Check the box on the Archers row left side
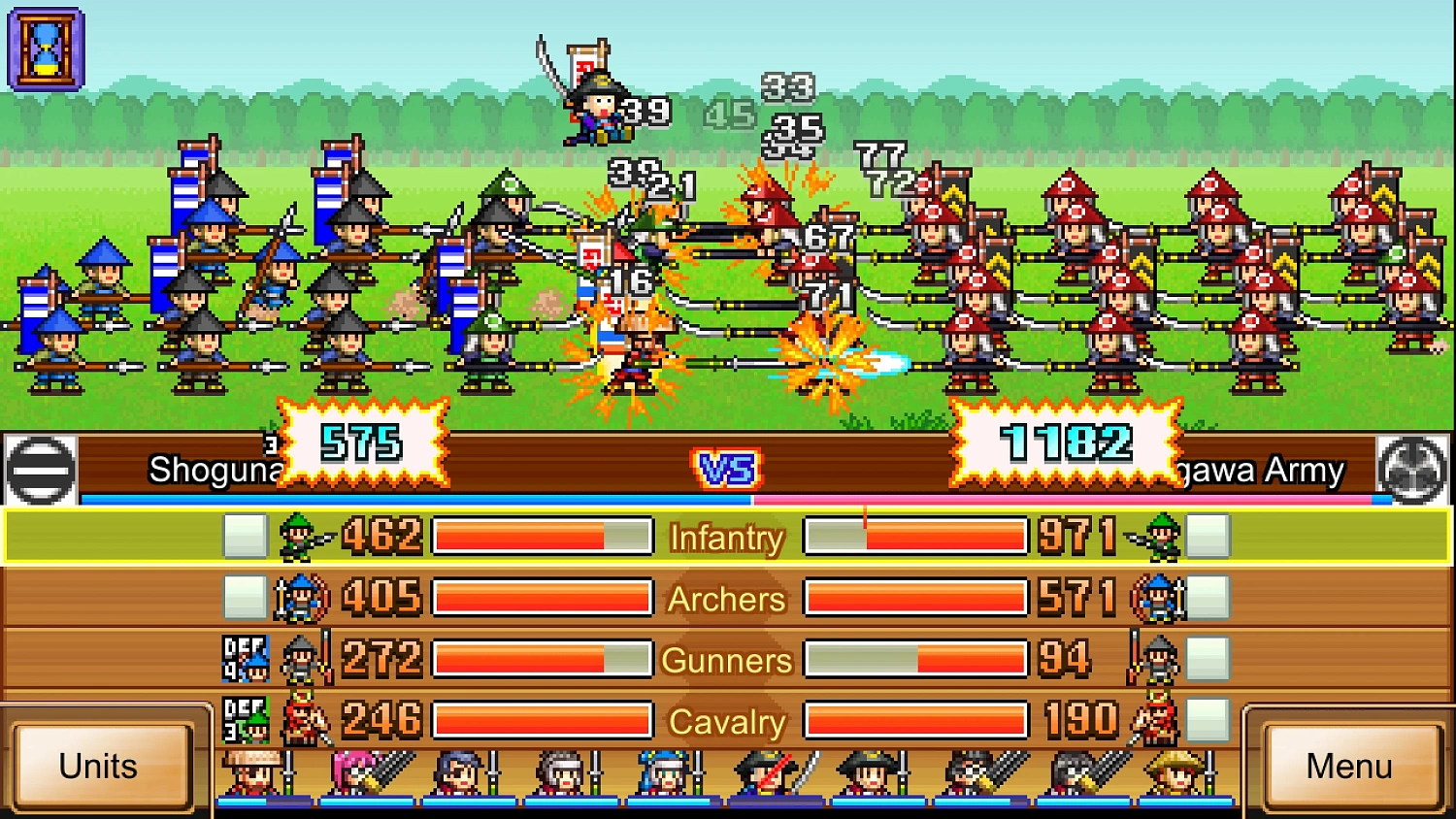The width and height of the screenshot is (1456, 819). [243, 597]
